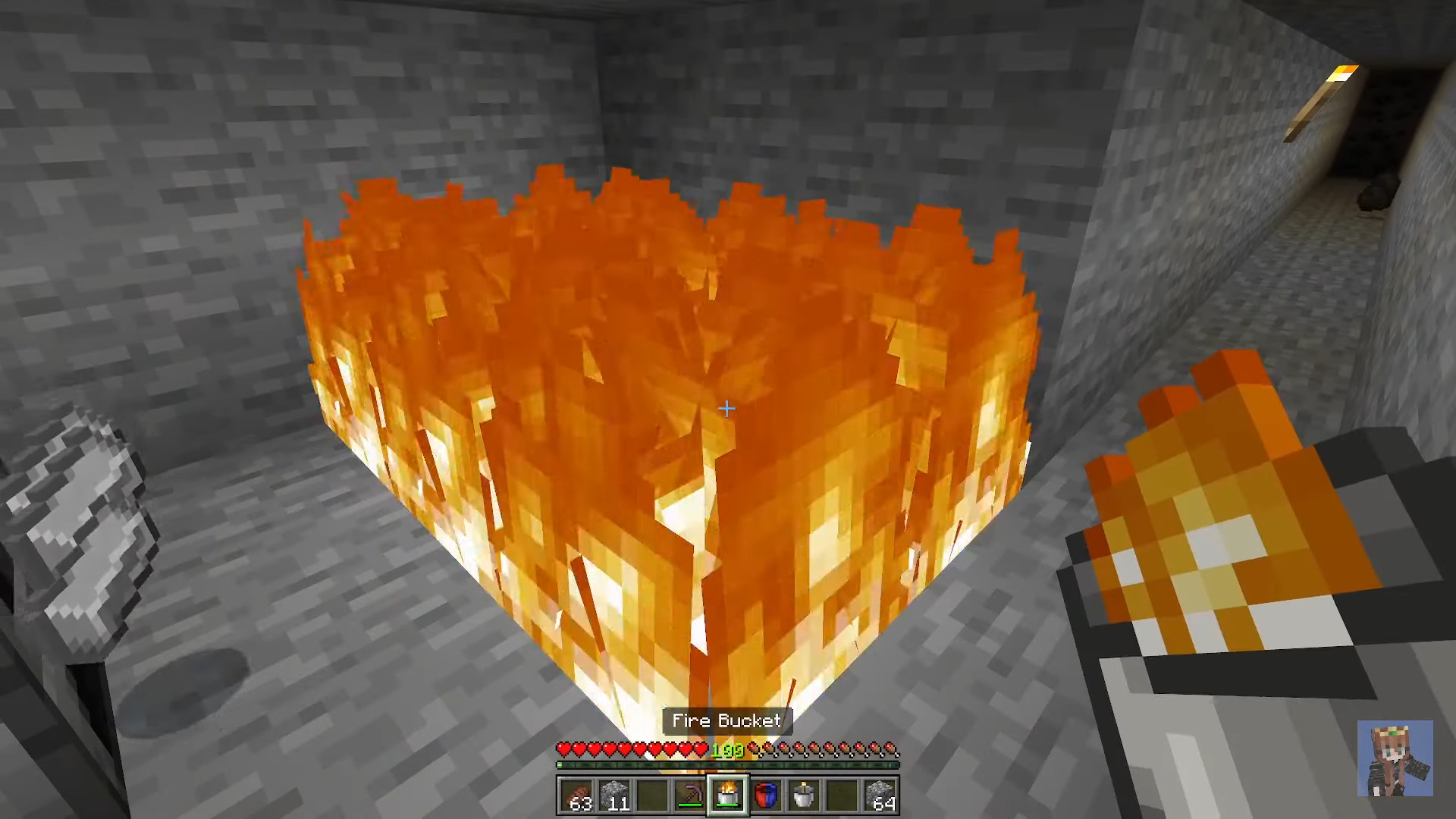Viewport: 1456px width, 819px height.
Task: Choose the cobblestone stack of 64
Action: click(x=880, y=795)
